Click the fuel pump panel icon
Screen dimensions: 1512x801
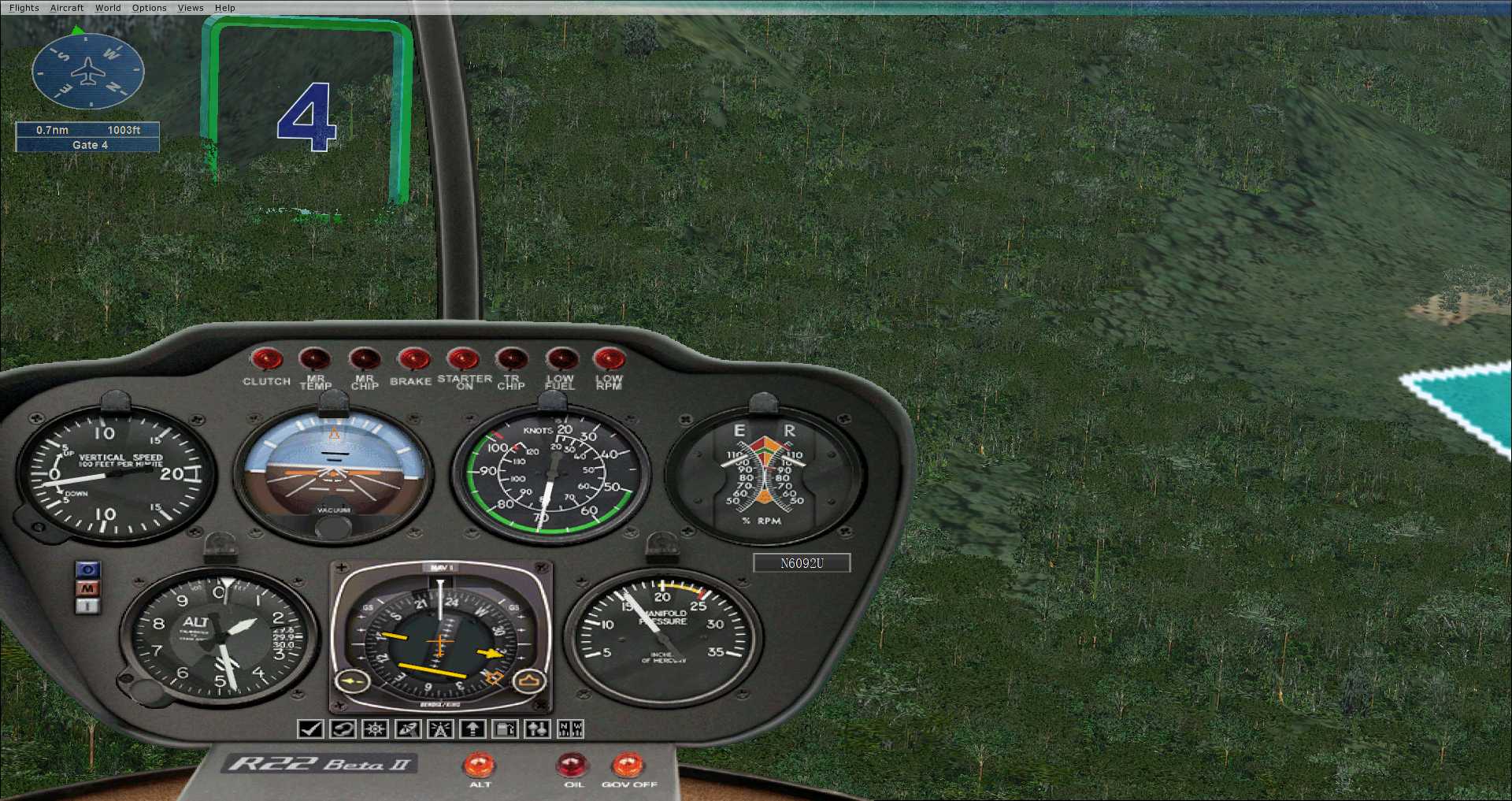[505, 729]
